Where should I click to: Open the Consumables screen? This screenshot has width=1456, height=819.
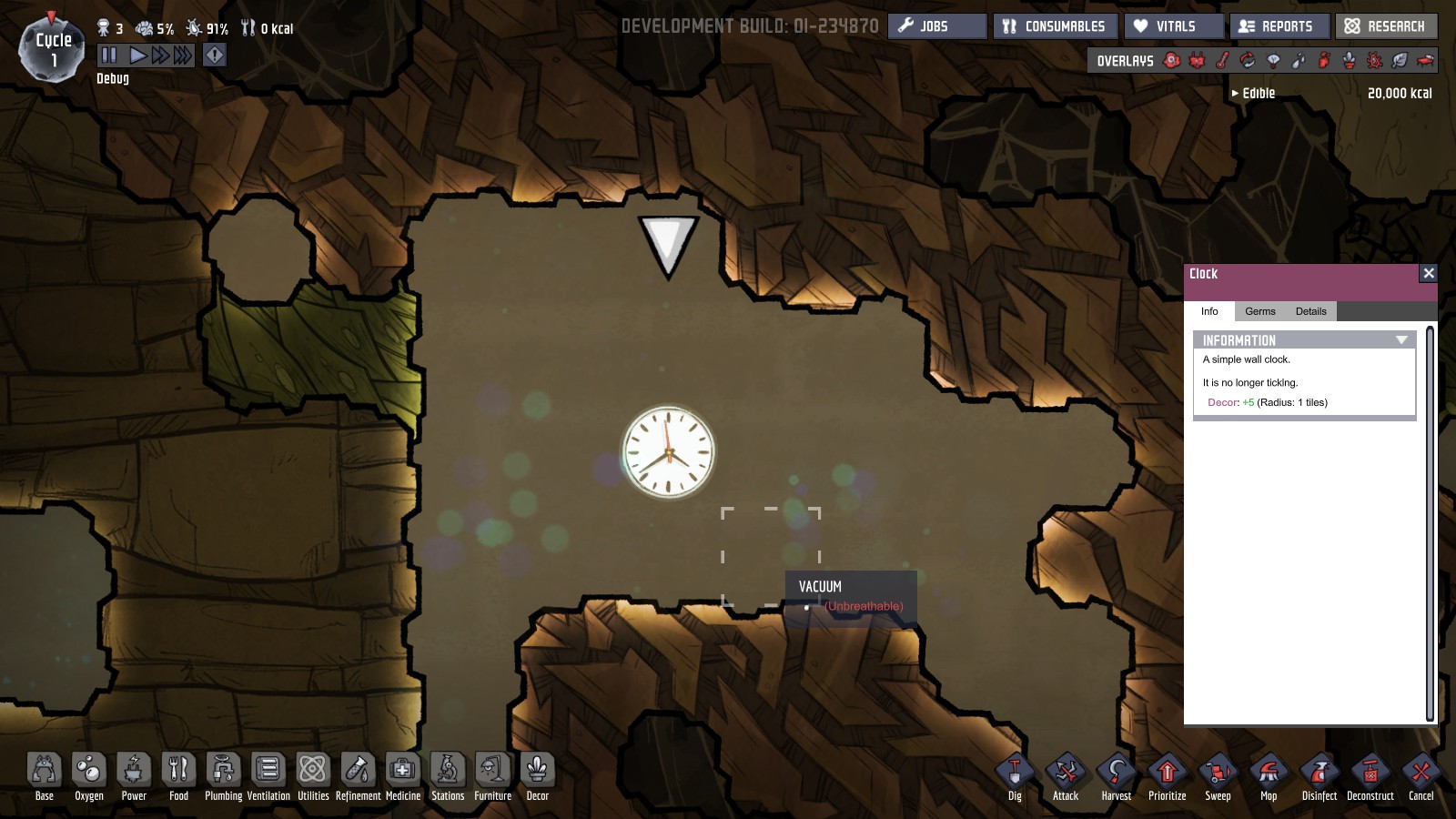1055,26
